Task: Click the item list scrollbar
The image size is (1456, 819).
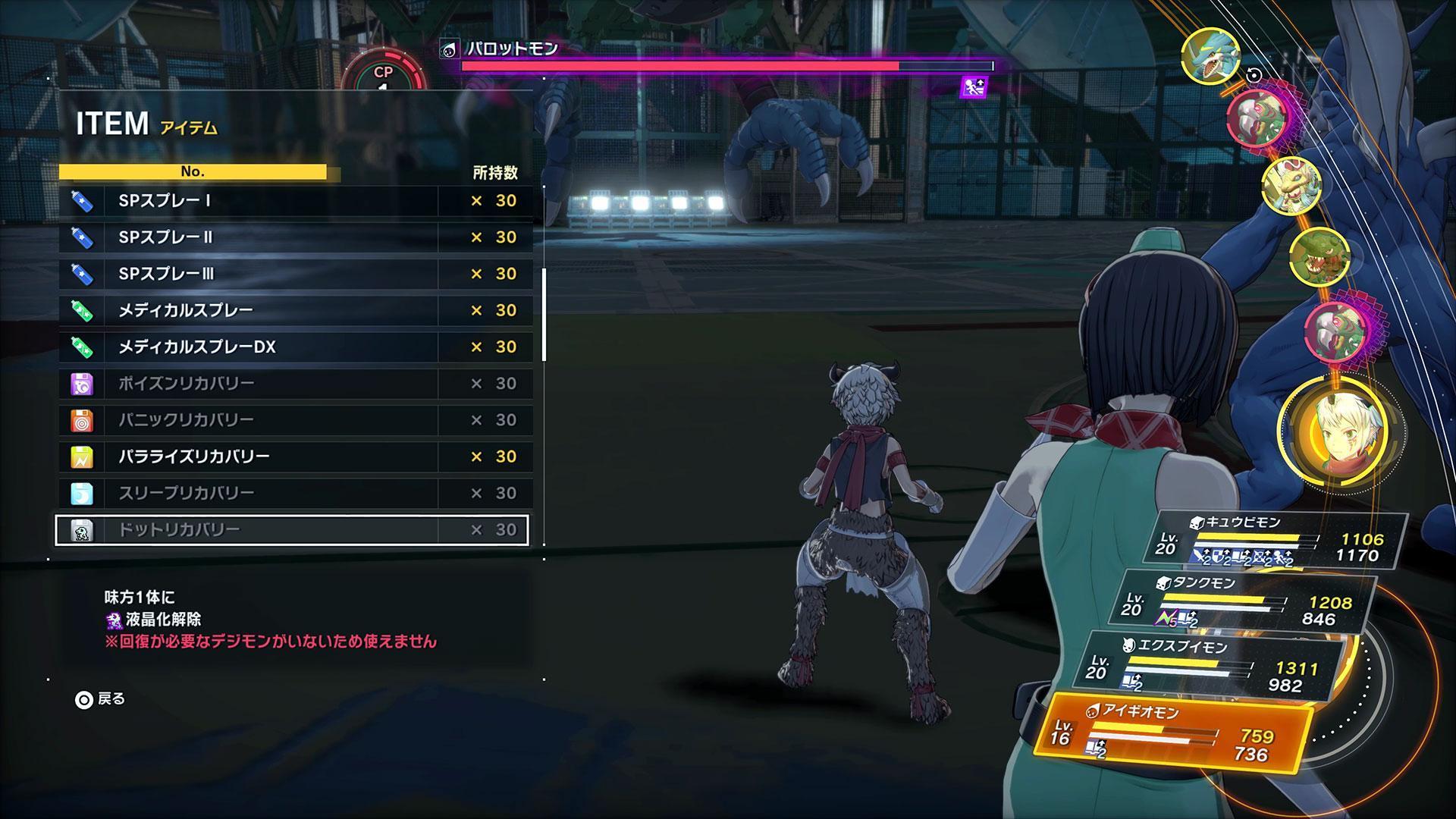Action: (544, 314)
